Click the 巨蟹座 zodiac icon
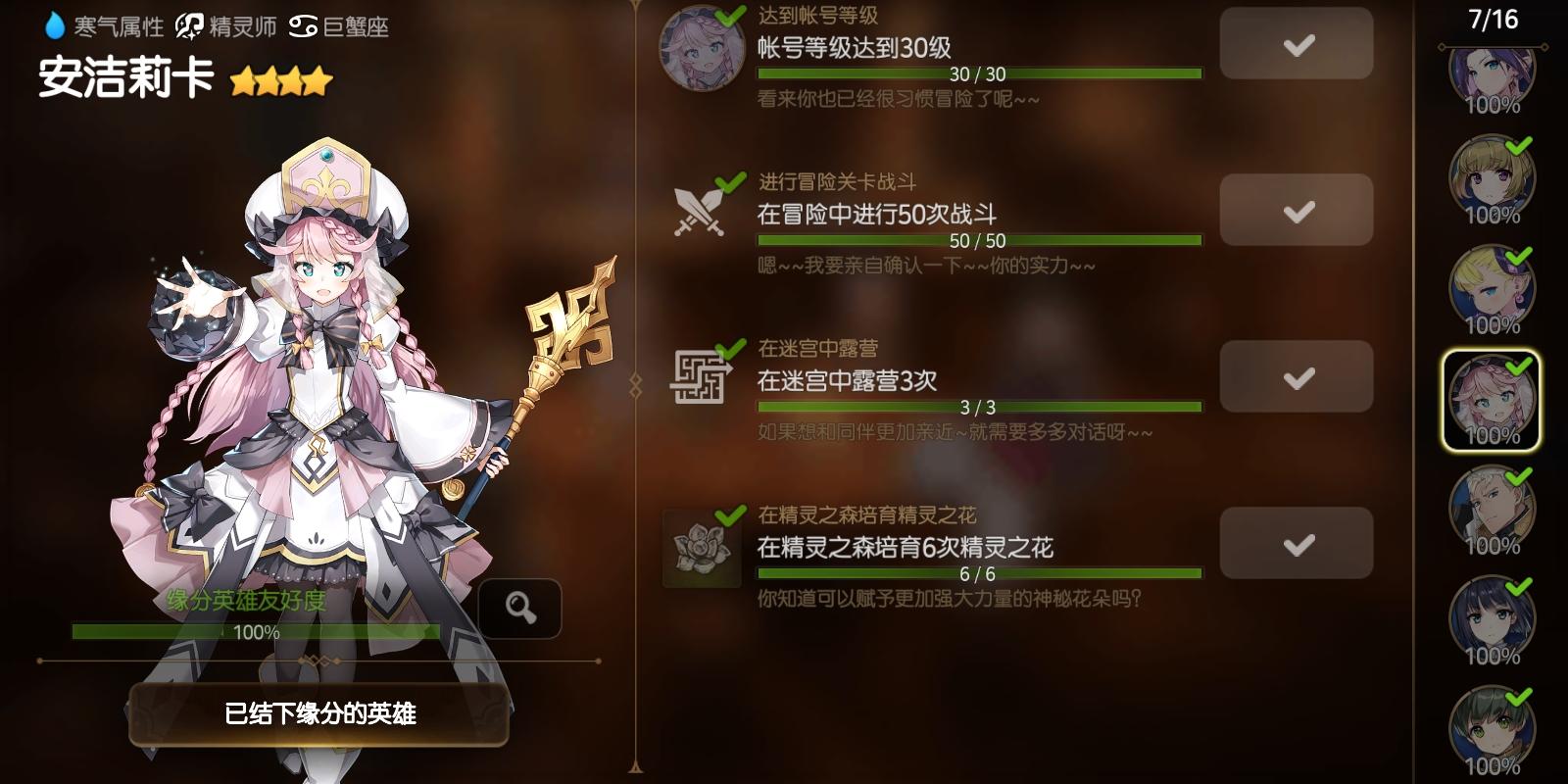The image size is (1568, 784). [306, 28]
